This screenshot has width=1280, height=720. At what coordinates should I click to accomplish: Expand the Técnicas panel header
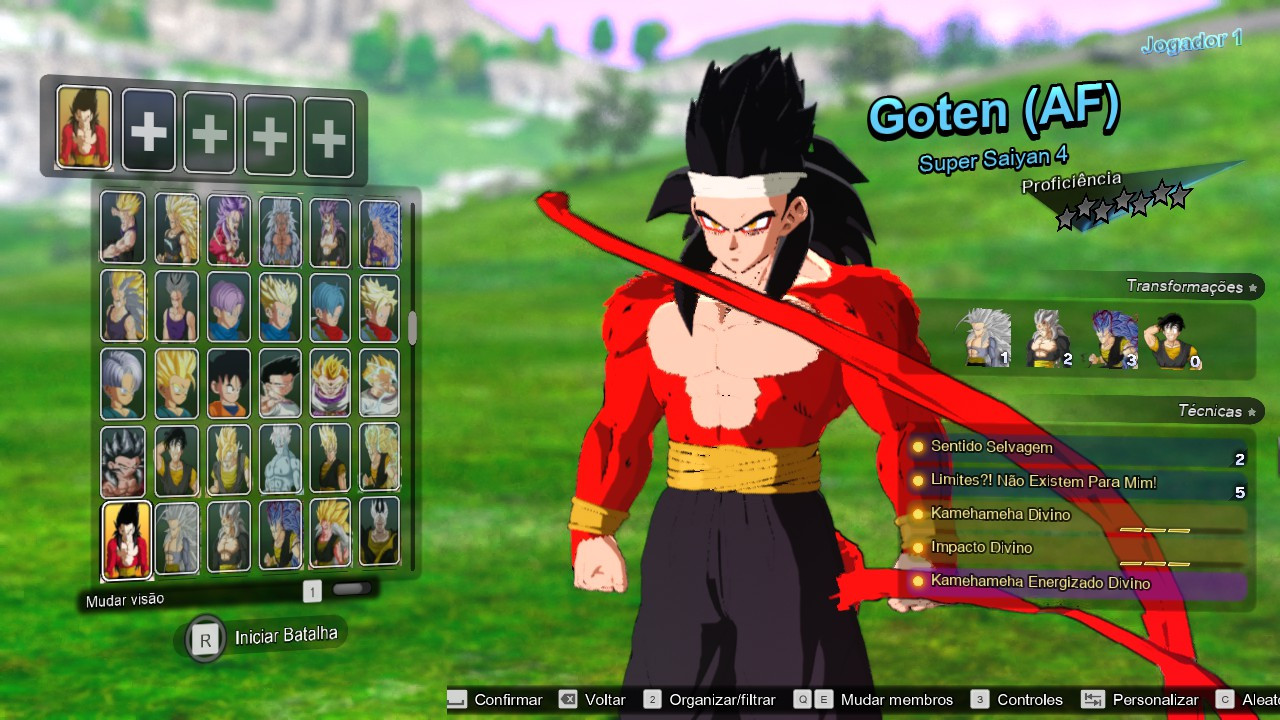pyautogui.click(x=1211, y=410)
